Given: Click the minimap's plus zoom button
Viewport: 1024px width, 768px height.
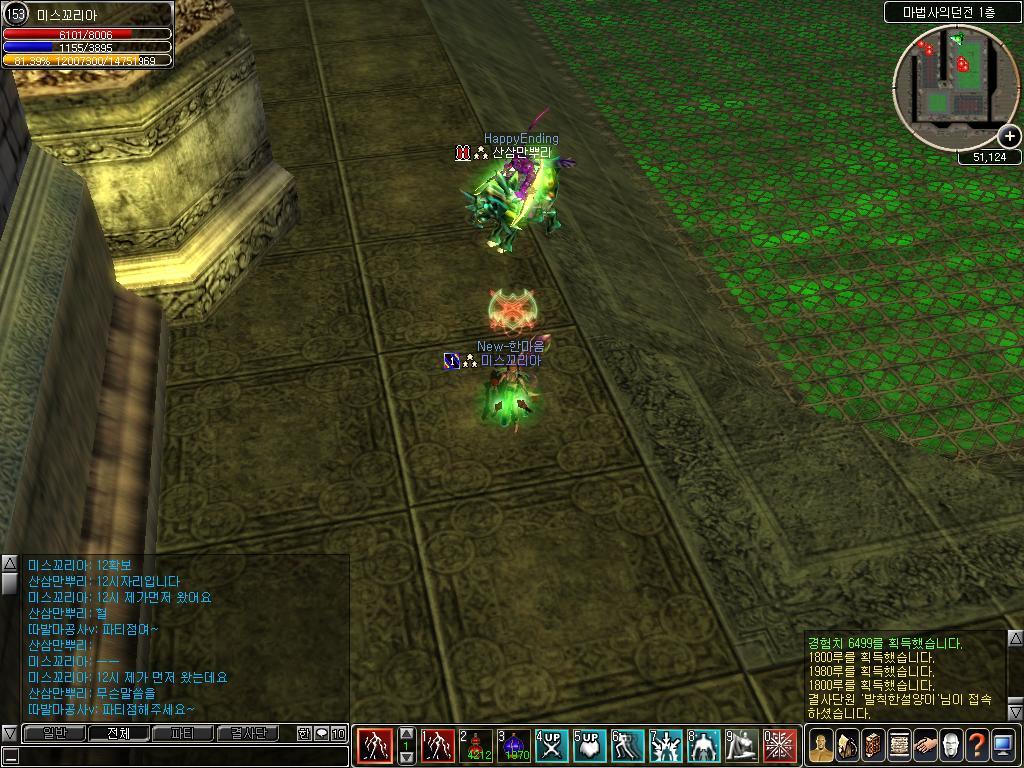Looking at the screenshot, I should [x=1009, y=136].
